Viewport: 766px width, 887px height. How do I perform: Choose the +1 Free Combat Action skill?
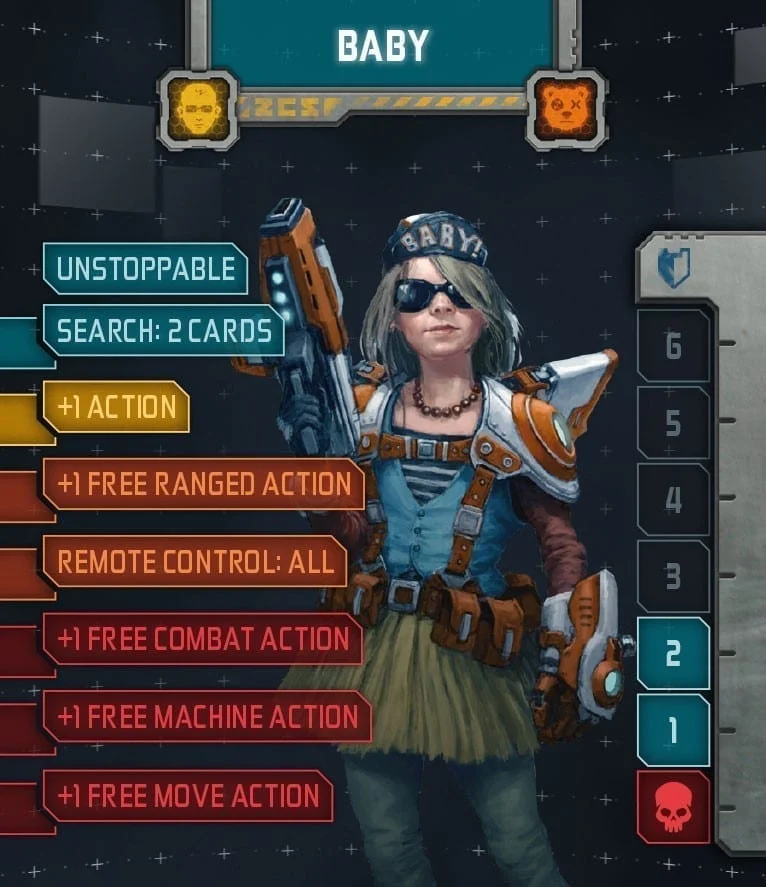(x=202, y=639)
